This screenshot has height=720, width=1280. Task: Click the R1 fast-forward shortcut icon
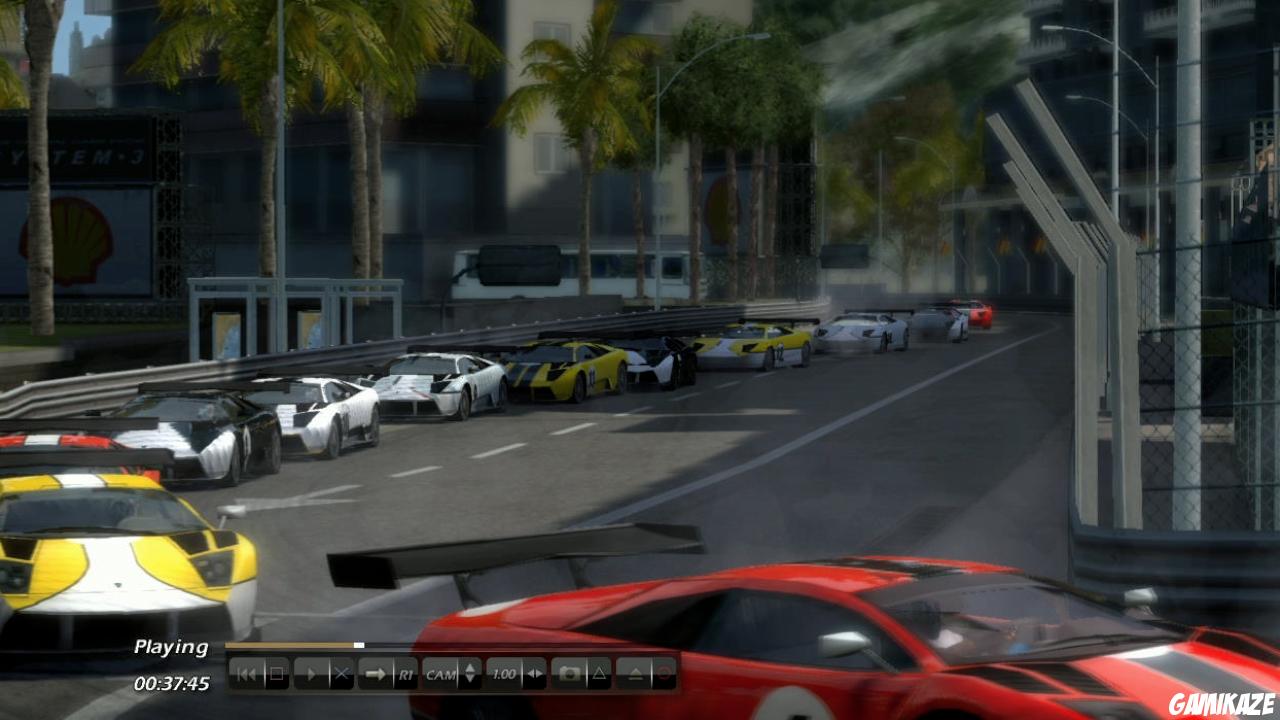[x=405, y=673]
